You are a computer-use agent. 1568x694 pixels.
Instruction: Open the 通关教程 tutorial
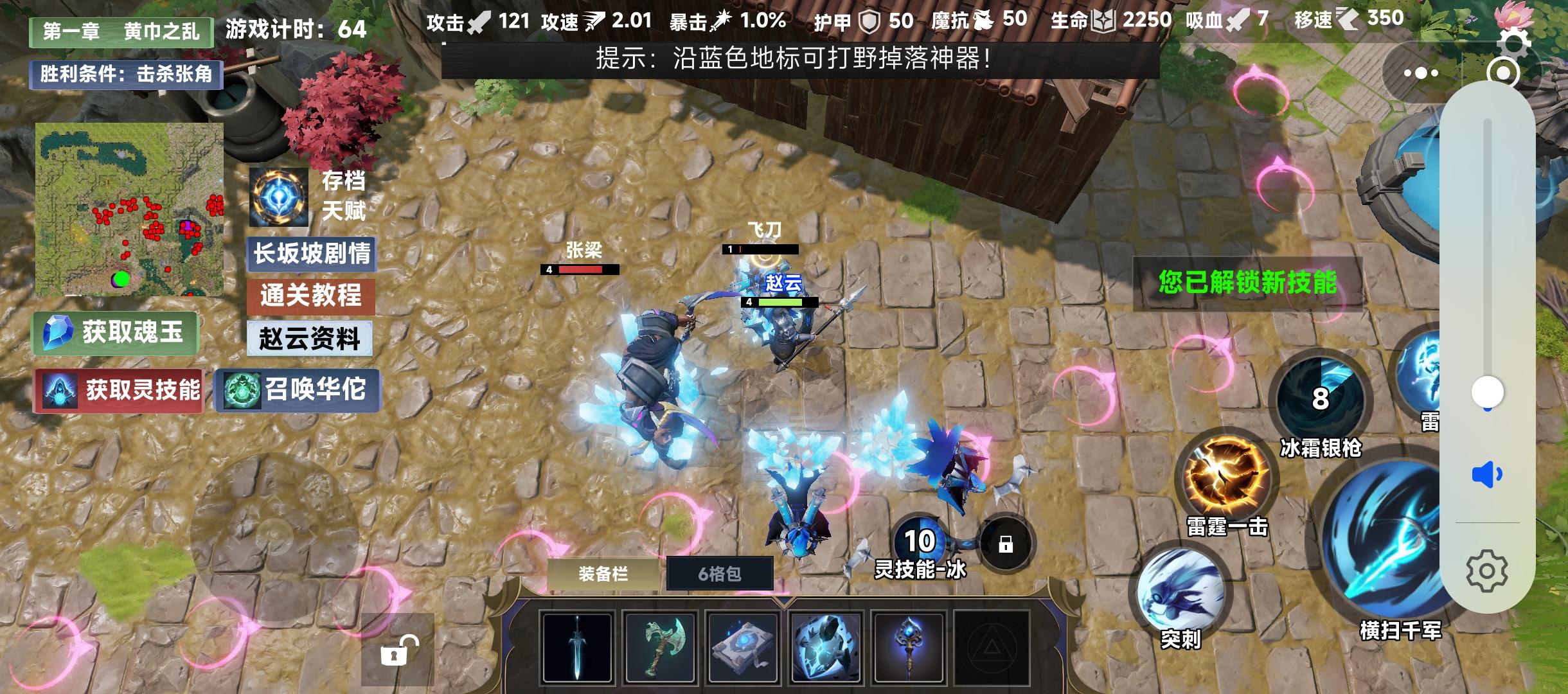click(312, 297)
